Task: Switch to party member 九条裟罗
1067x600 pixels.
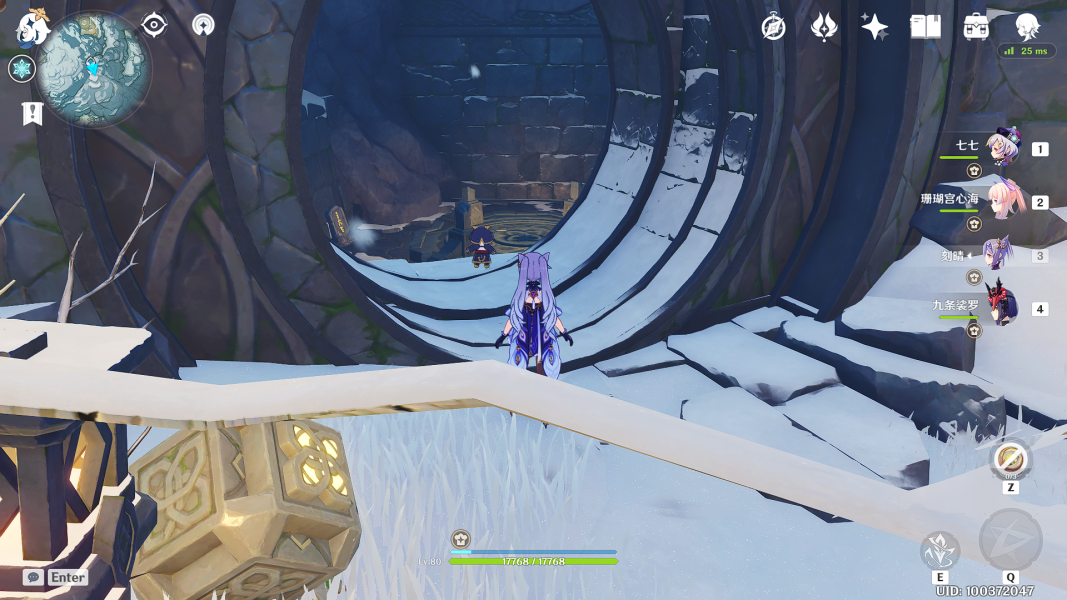Action: (x=1001, y=307)
